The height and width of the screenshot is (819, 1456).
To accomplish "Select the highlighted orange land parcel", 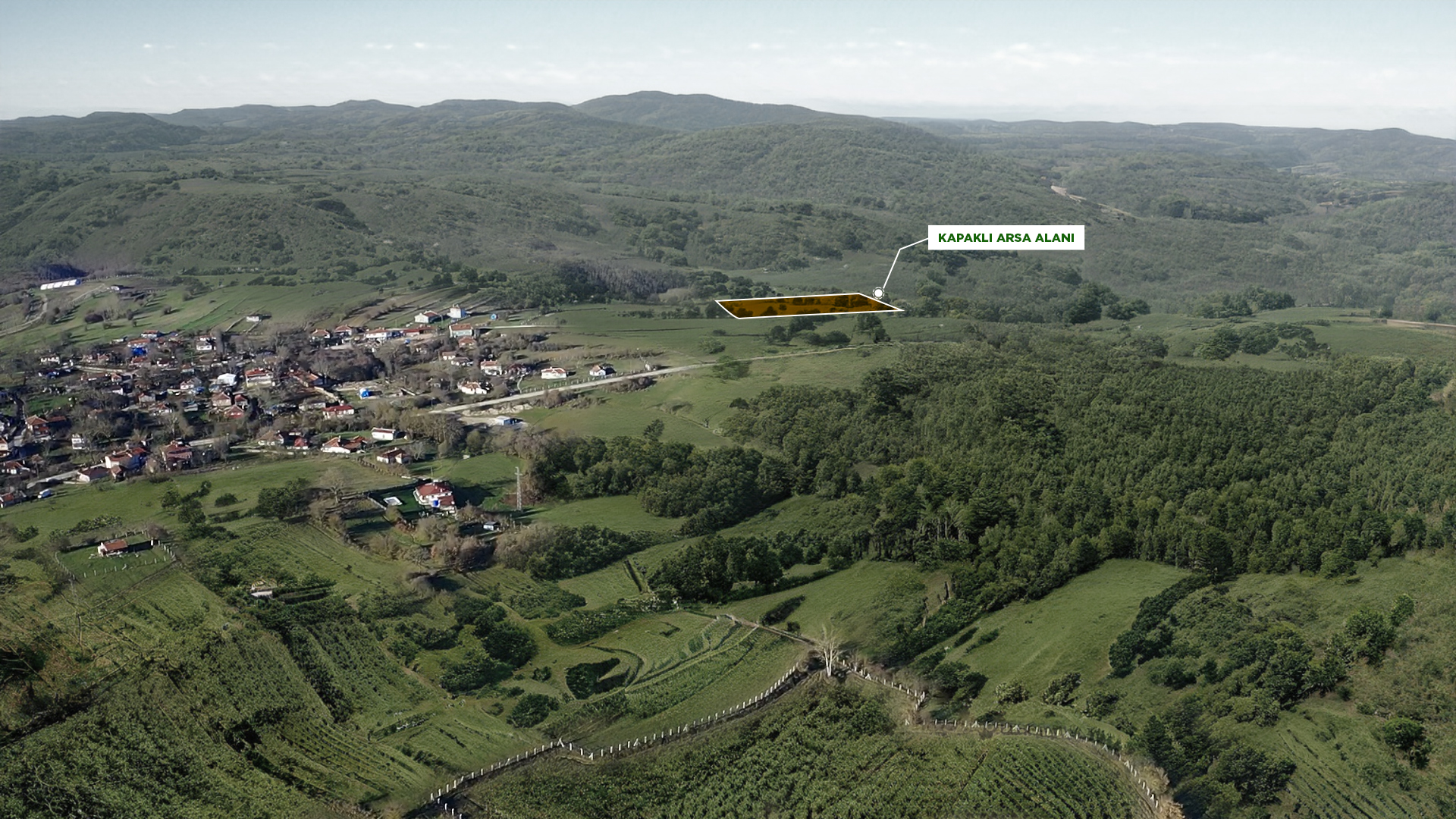I will pos(807,306).
